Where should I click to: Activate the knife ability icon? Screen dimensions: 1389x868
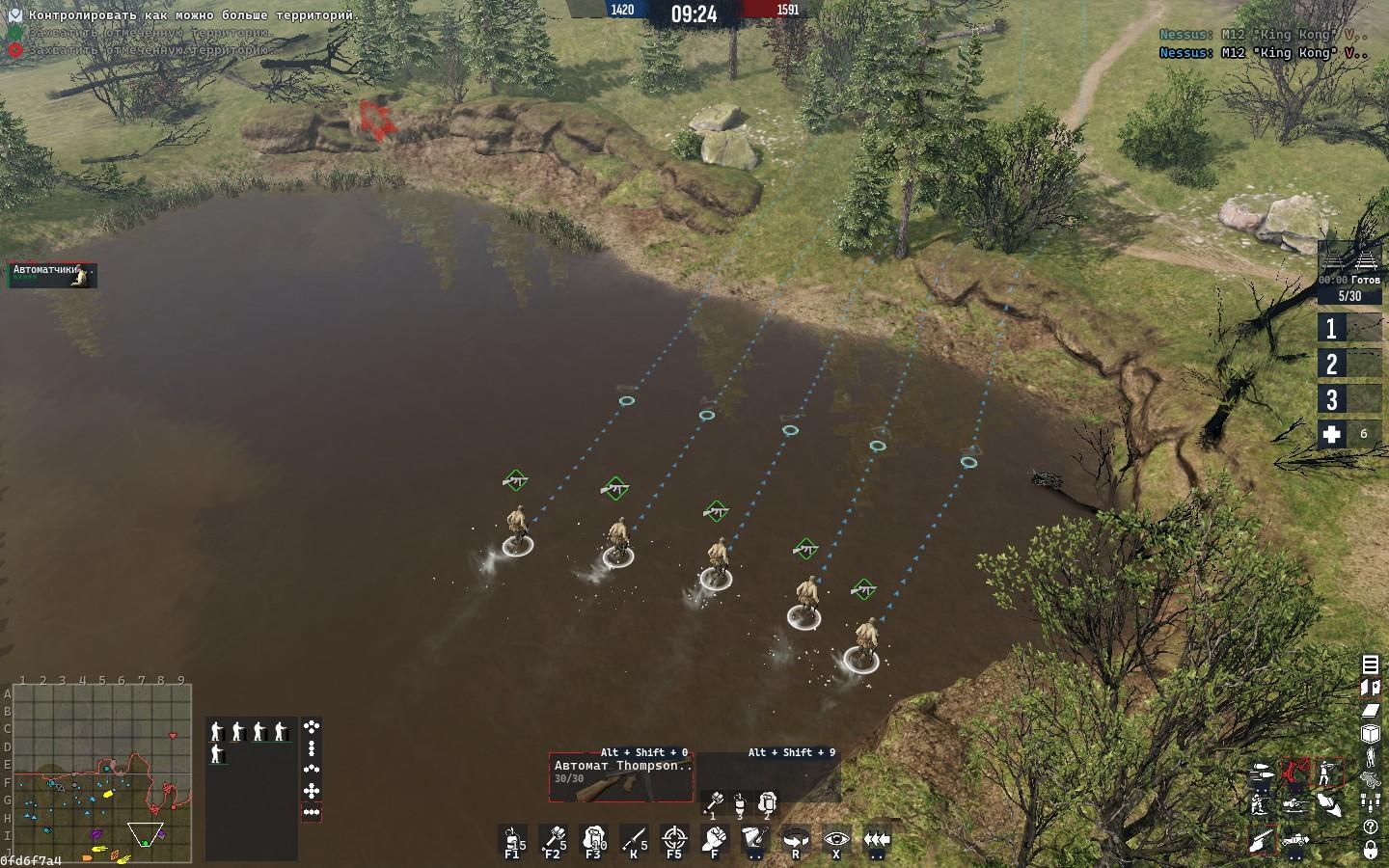point(635,839)
